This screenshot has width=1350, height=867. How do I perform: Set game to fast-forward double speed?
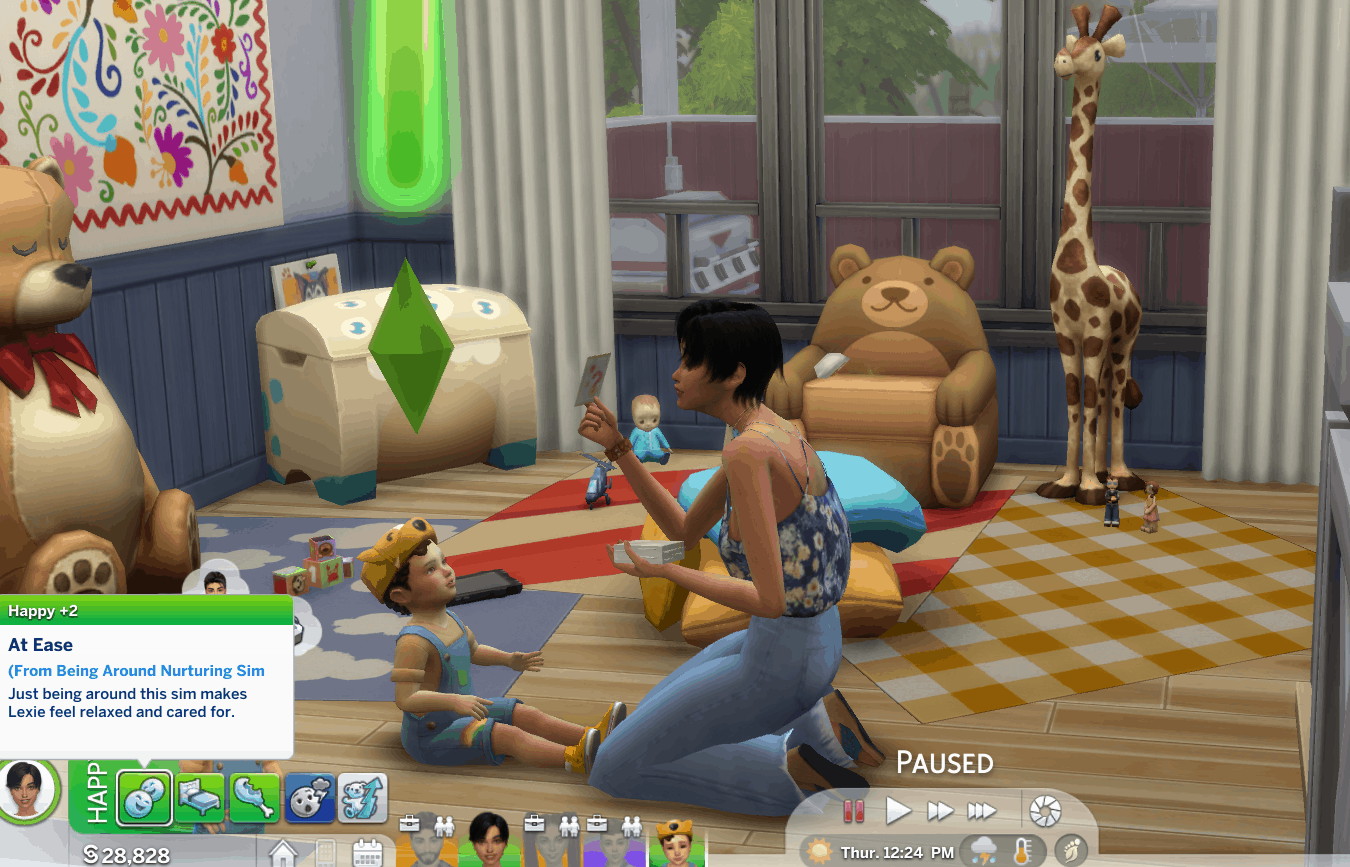coord(940,810)
